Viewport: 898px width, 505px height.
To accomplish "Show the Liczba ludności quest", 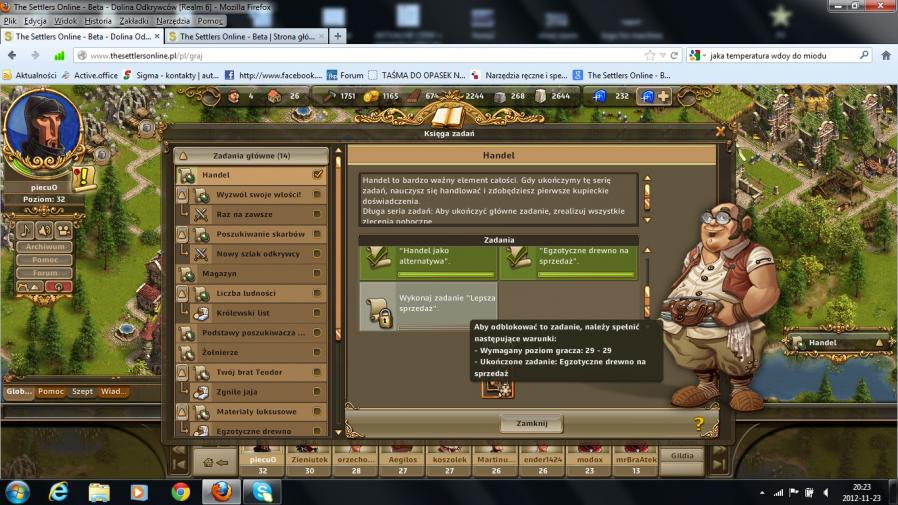I will pos(258,293).
